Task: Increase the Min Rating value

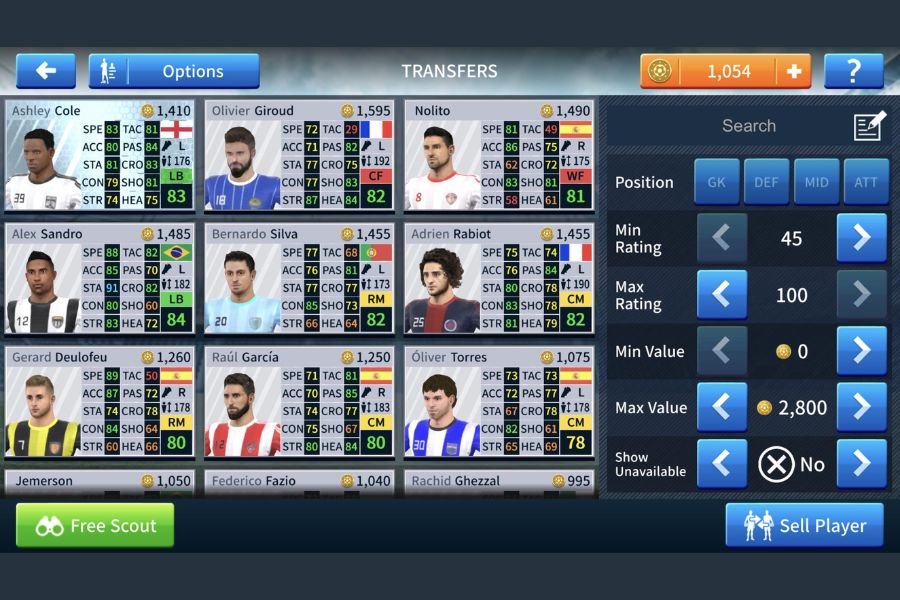Action: click(861, 238)
